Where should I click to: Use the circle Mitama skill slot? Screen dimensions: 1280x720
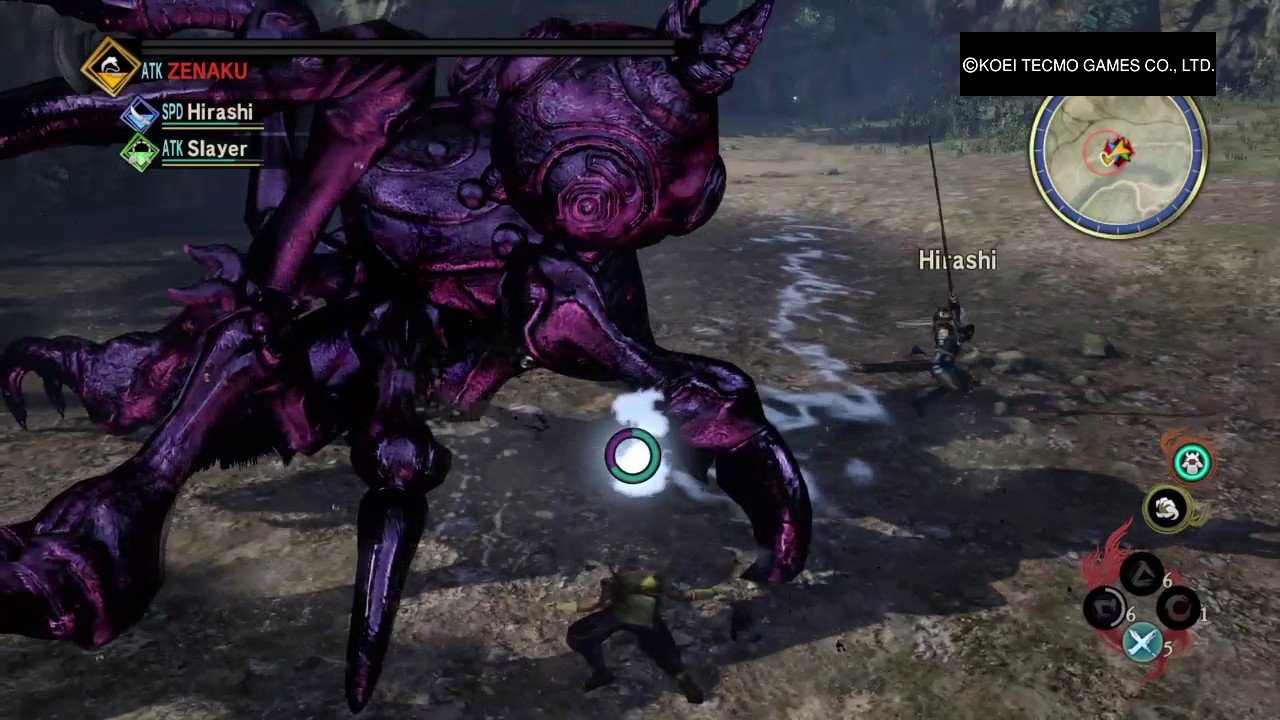(x=1178, y=608)
